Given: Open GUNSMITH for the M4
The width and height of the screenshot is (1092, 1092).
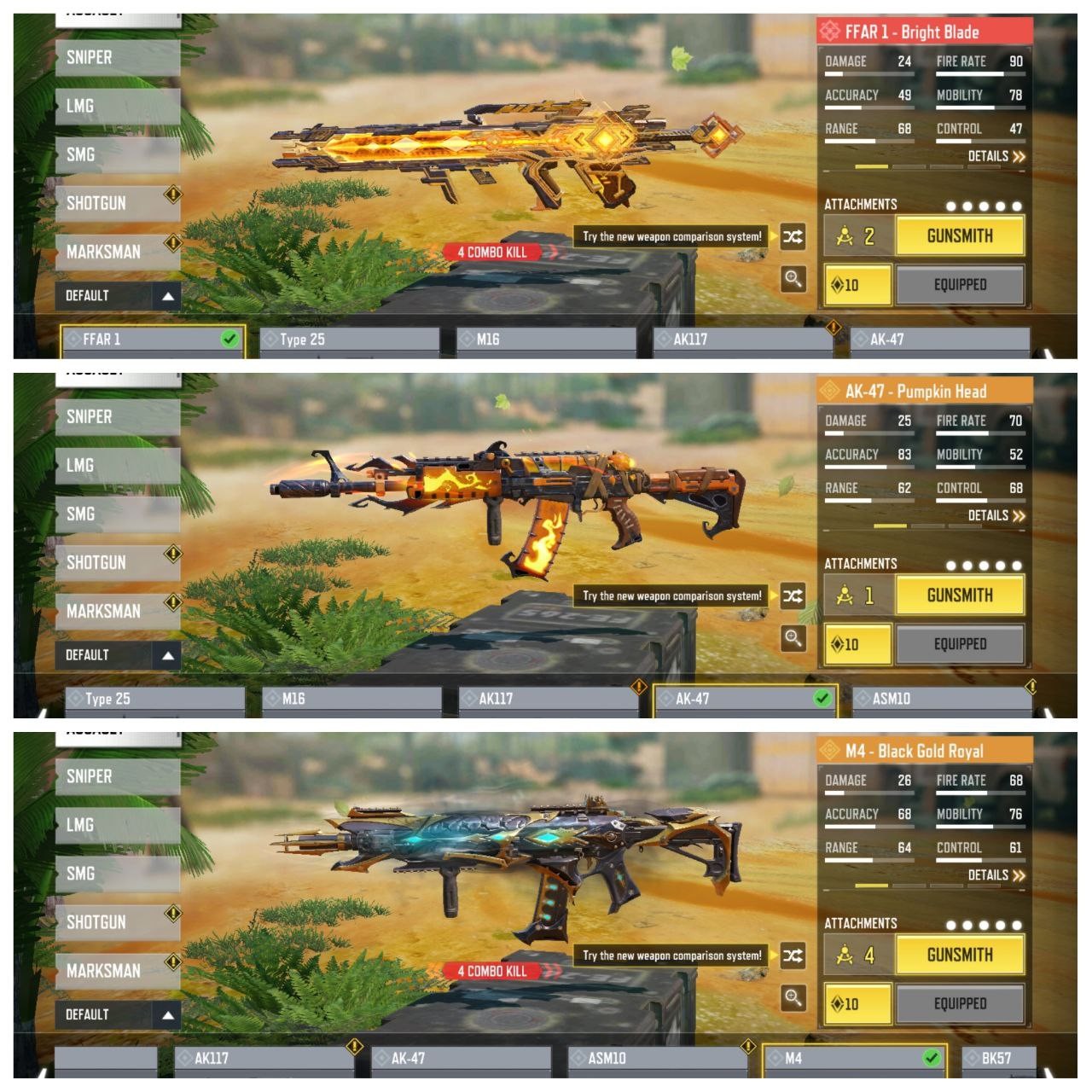Looking at the screenshot, I should [x=959, y=954].
